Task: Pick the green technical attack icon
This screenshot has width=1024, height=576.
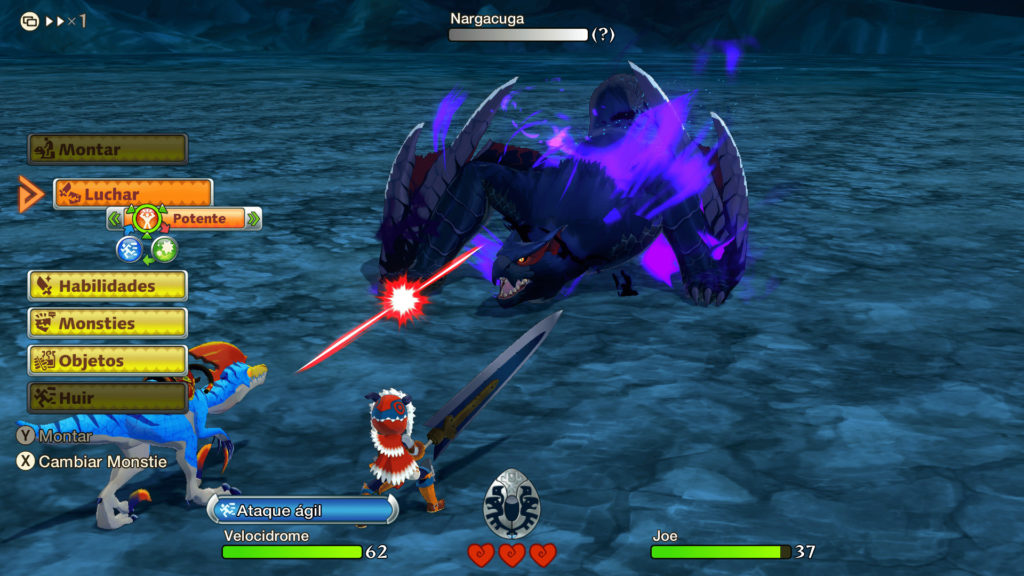Action: (x=164, y=249)
